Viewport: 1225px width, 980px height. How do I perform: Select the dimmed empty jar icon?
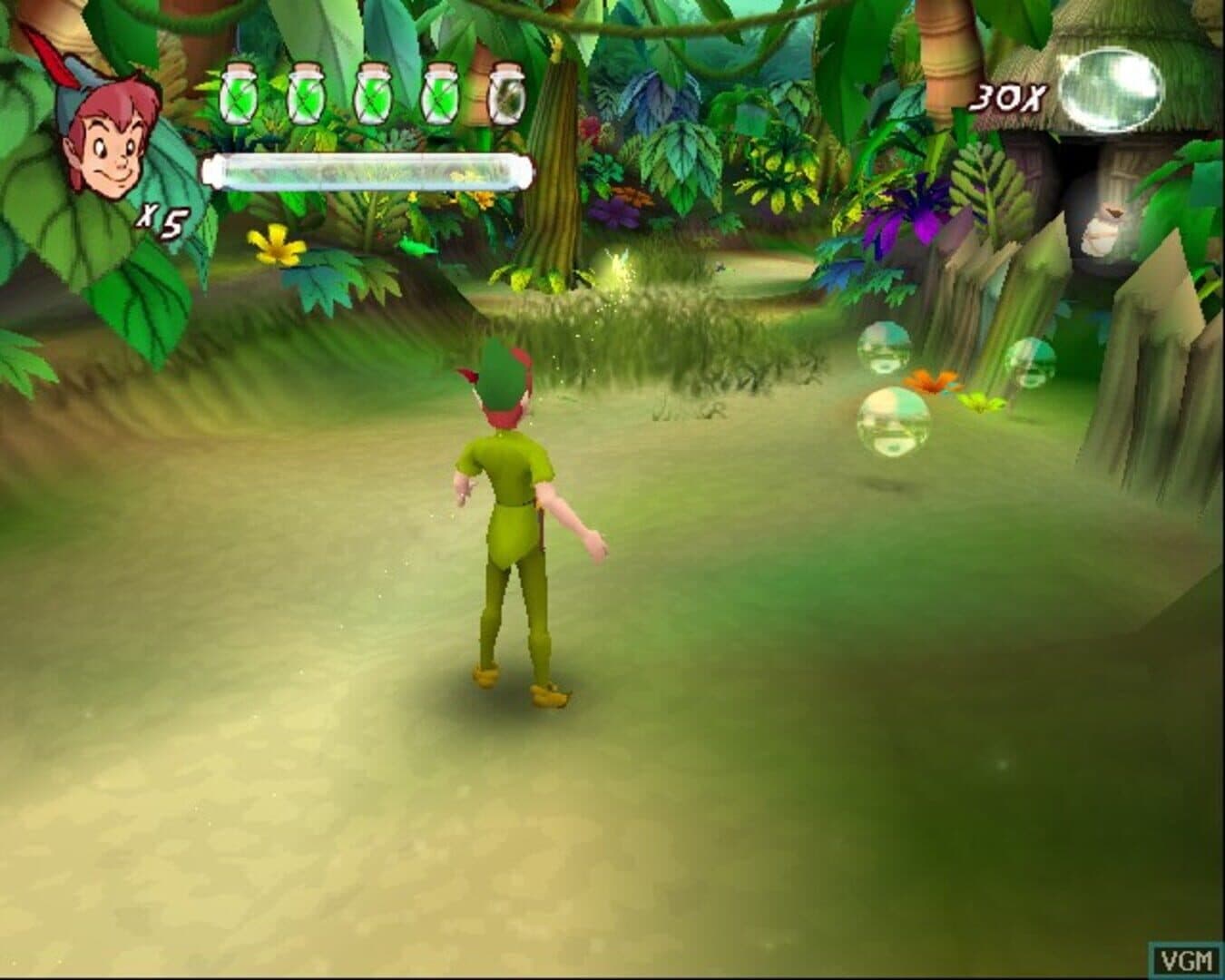click(505, 93)
